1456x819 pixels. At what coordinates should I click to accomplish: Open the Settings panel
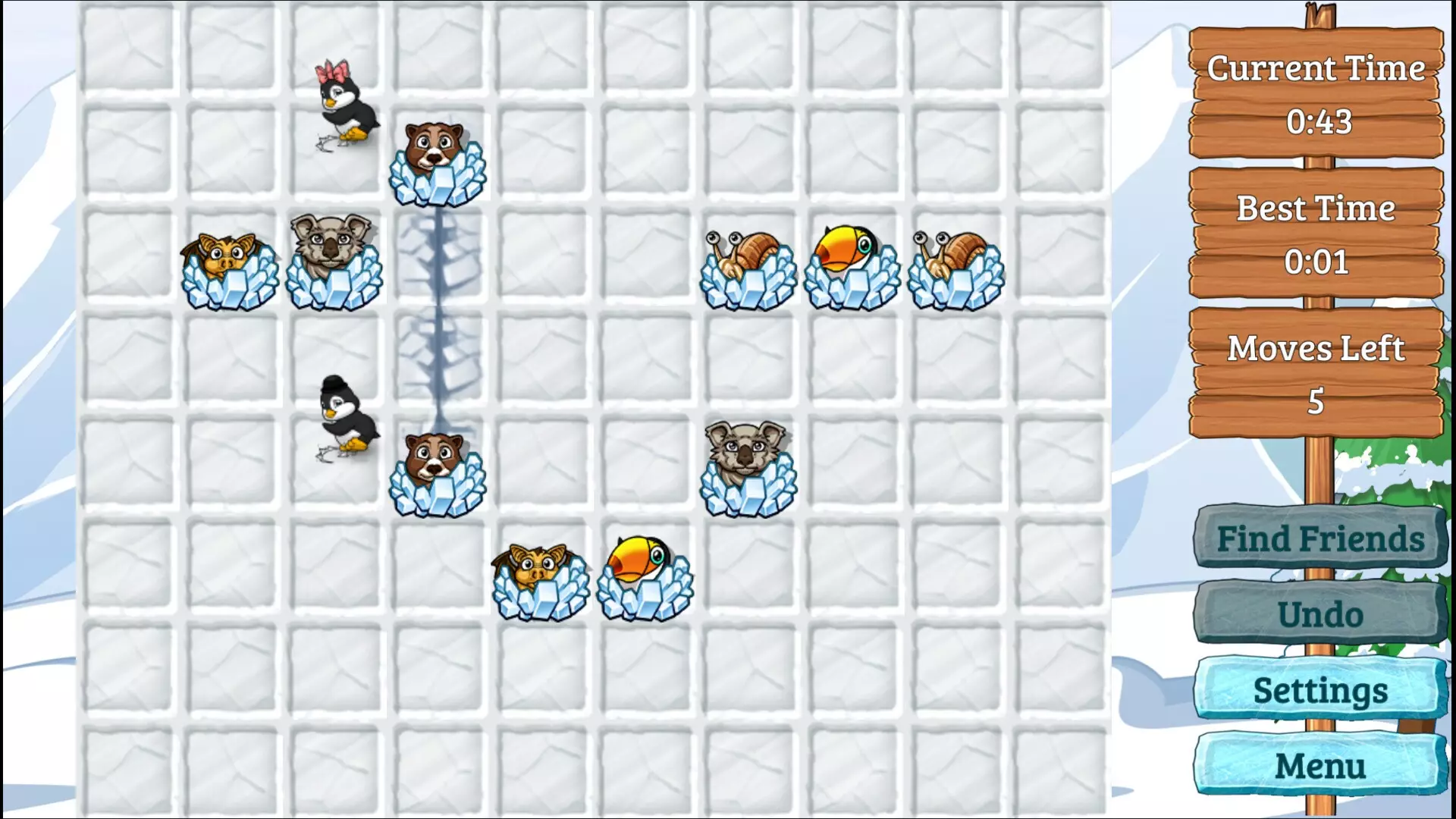pyautogui.click(x=1319, y=690)
